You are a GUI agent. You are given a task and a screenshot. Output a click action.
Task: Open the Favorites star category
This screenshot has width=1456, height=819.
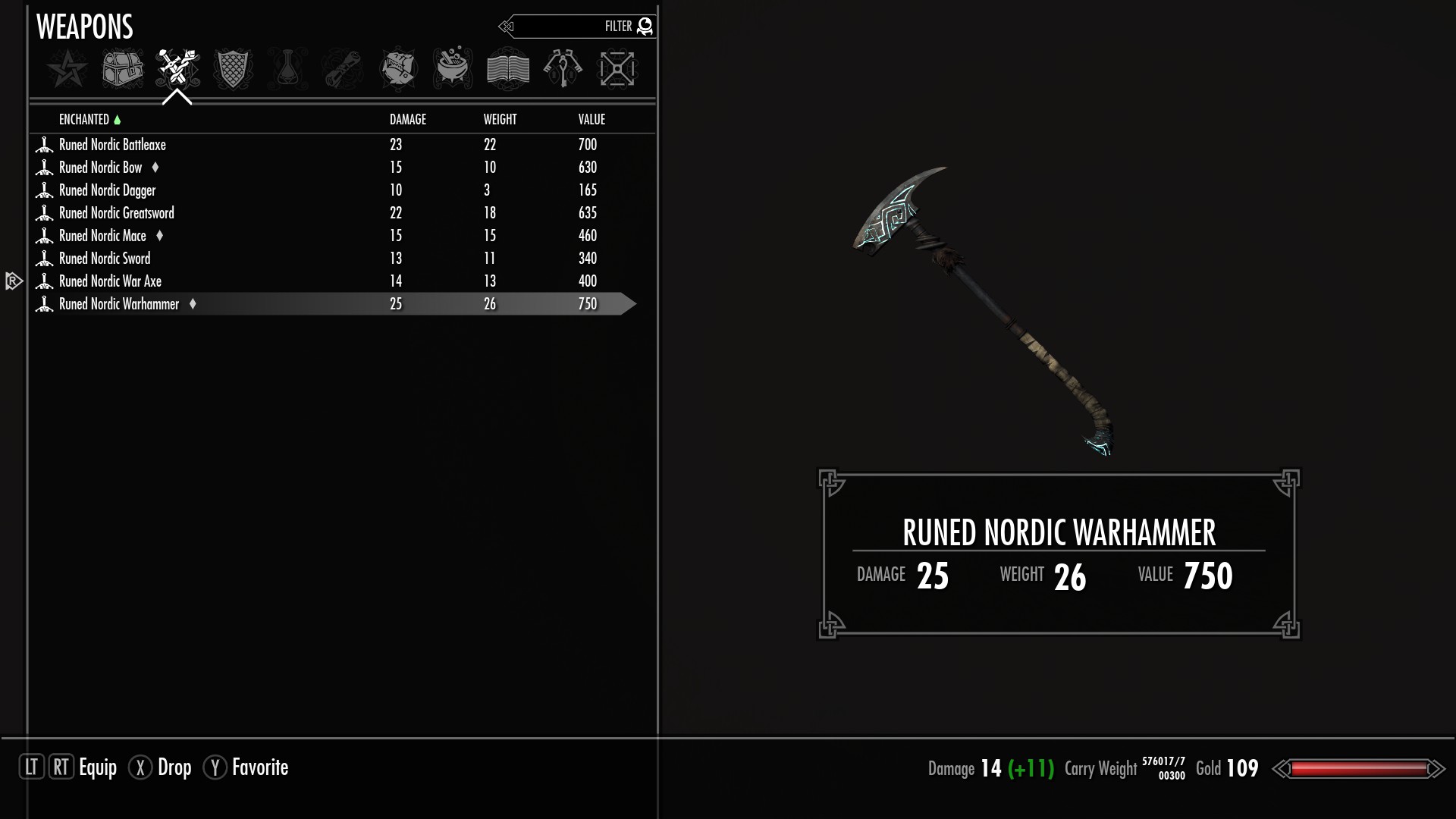point(67,69)
